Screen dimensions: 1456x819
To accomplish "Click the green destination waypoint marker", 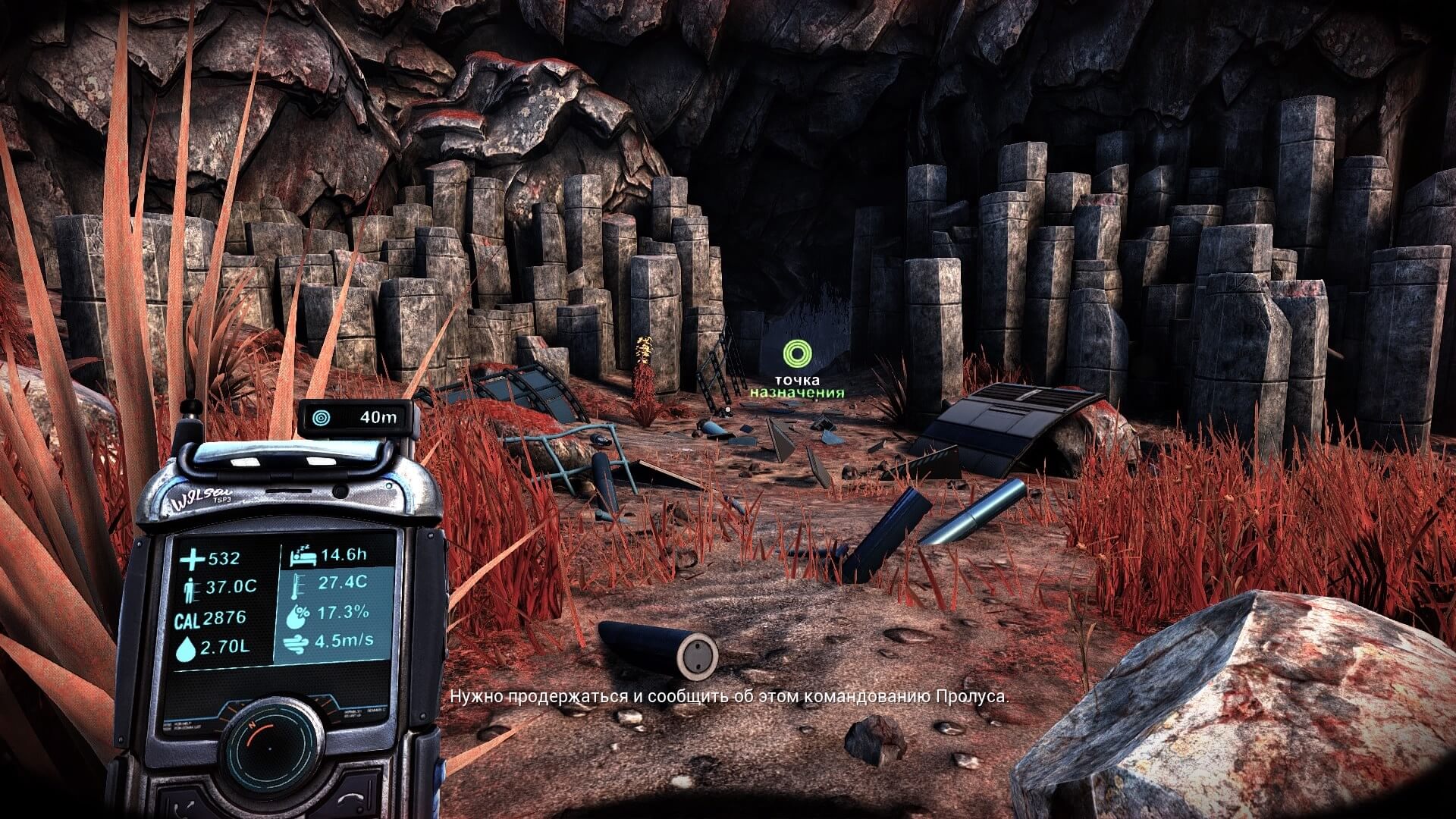I will 797,353.
